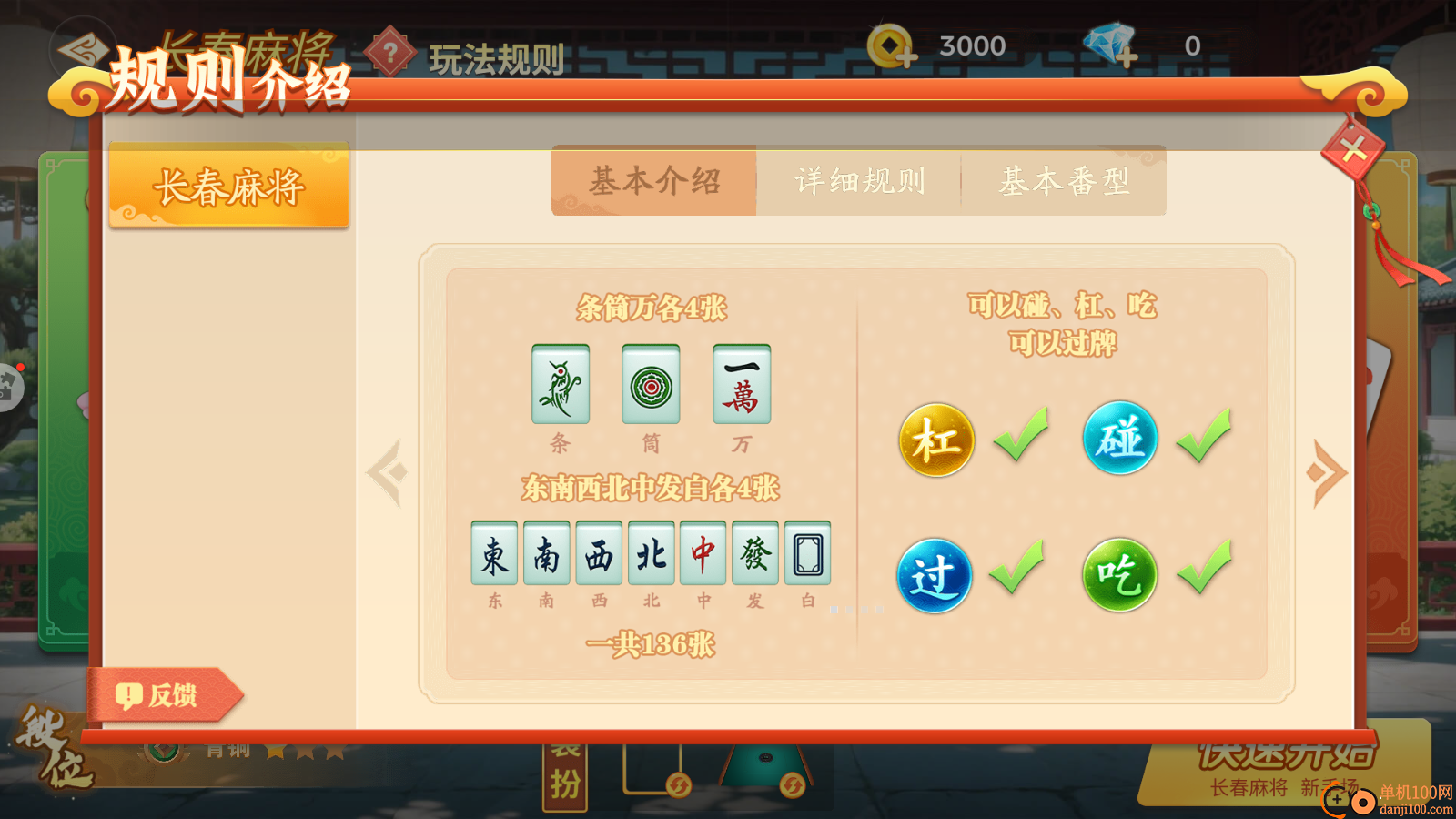
Task: Click the bronze rank emblem icon
Action: click(x=162, y=753)
